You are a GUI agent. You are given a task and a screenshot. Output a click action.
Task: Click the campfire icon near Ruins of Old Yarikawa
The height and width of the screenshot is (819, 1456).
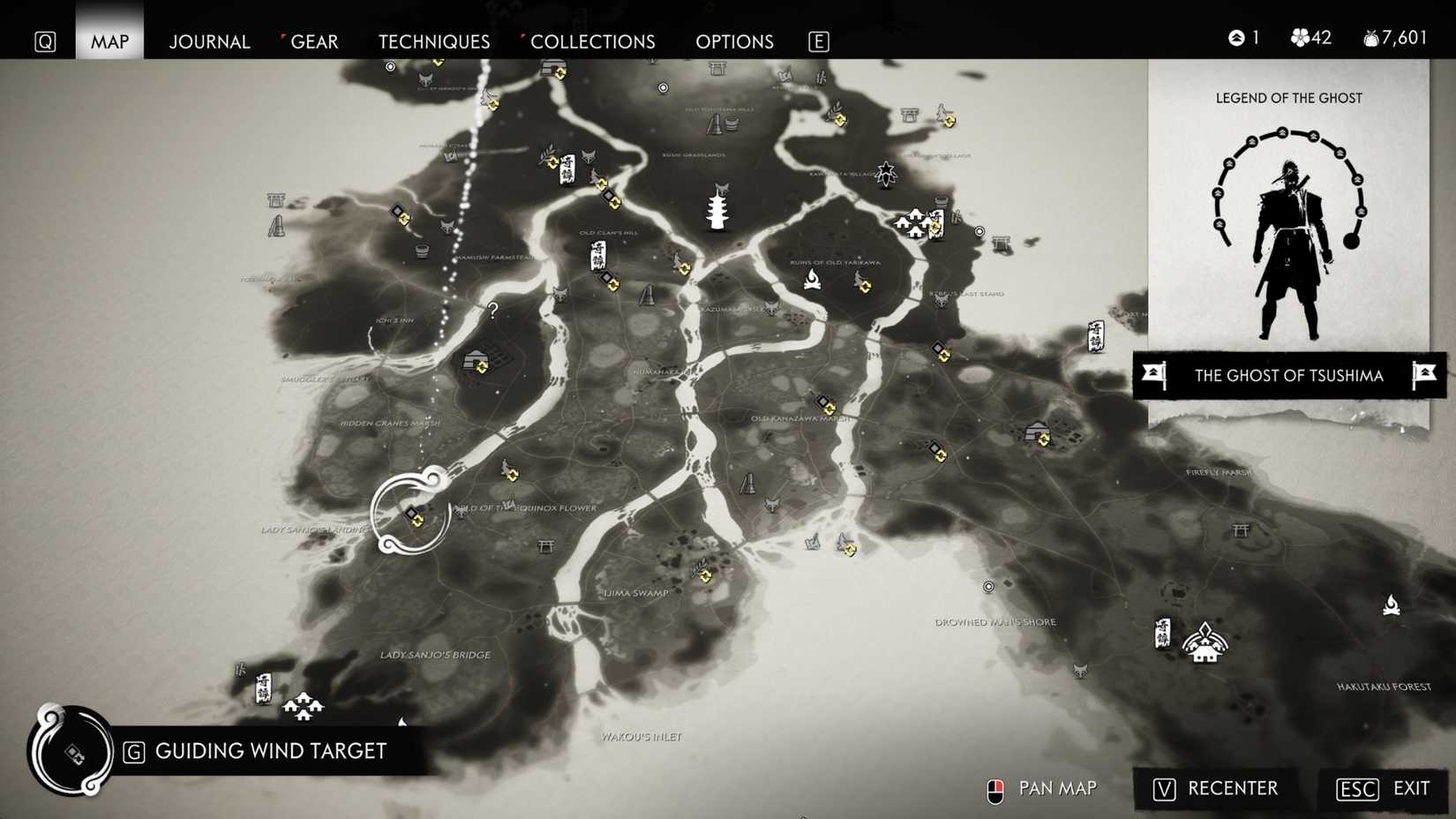[813, 280]
